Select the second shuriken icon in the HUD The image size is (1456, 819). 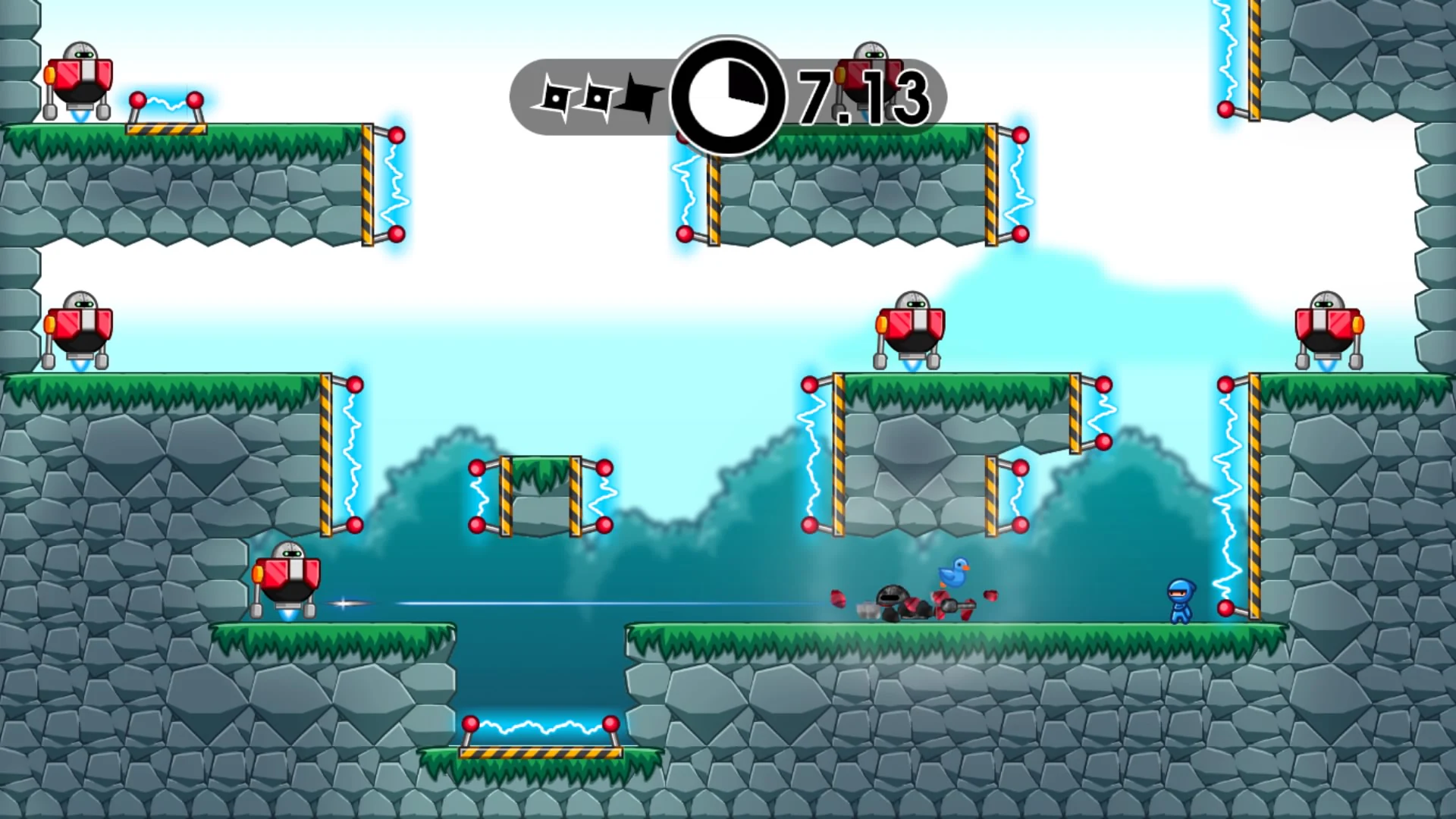(x=599, y=97)
